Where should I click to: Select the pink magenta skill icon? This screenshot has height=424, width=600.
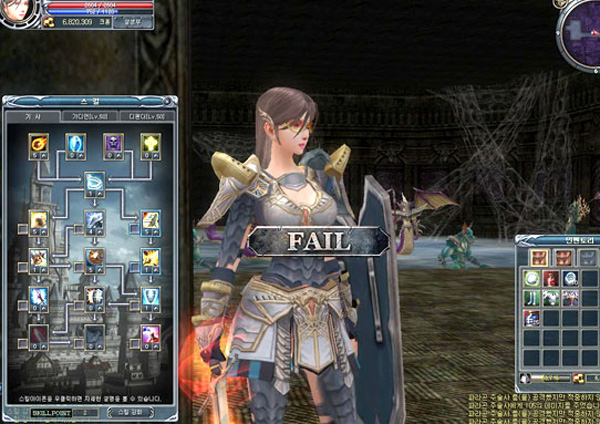(x=150, y=334)
